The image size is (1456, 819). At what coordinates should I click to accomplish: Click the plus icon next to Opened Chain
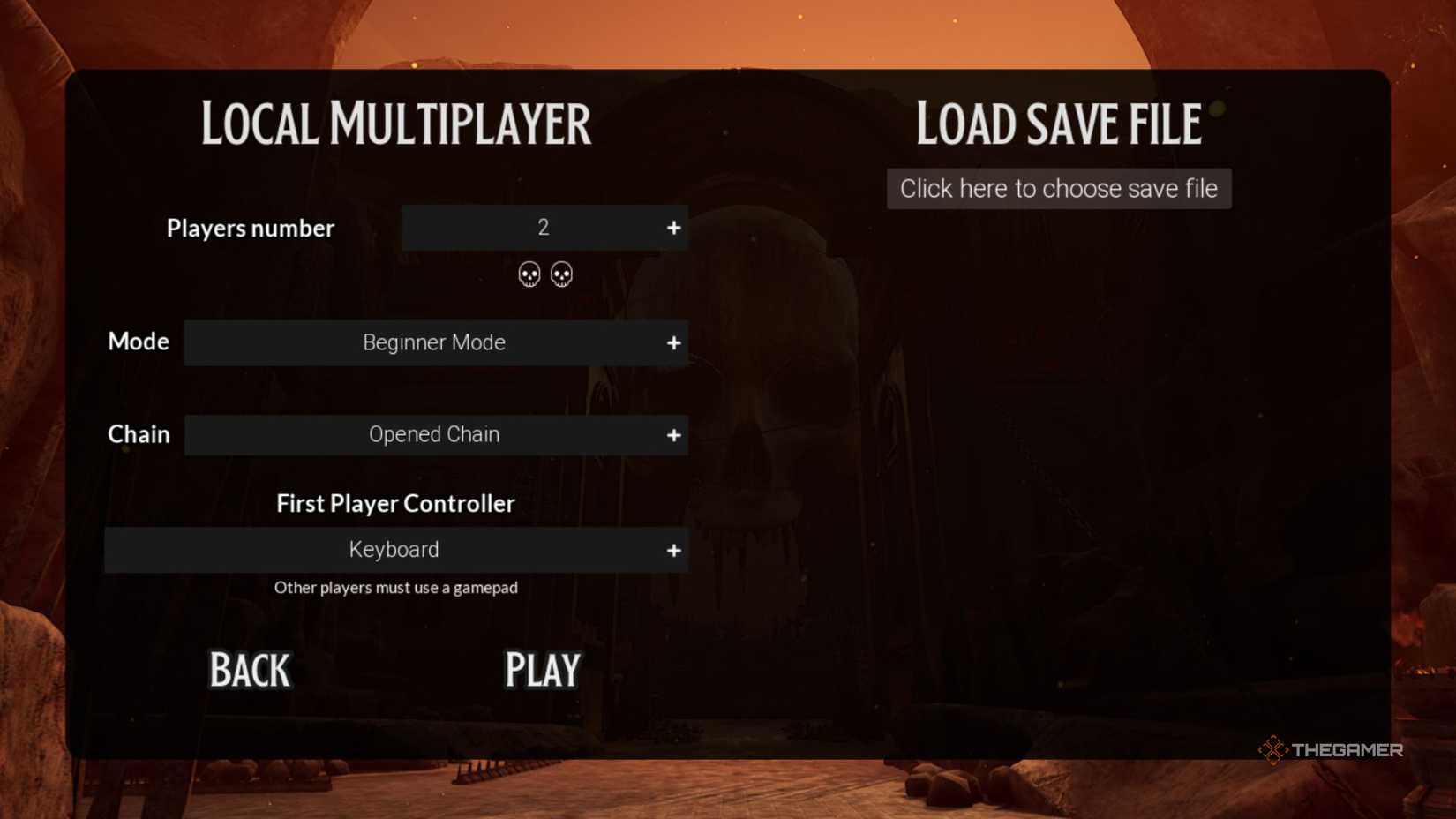[674, 434]
